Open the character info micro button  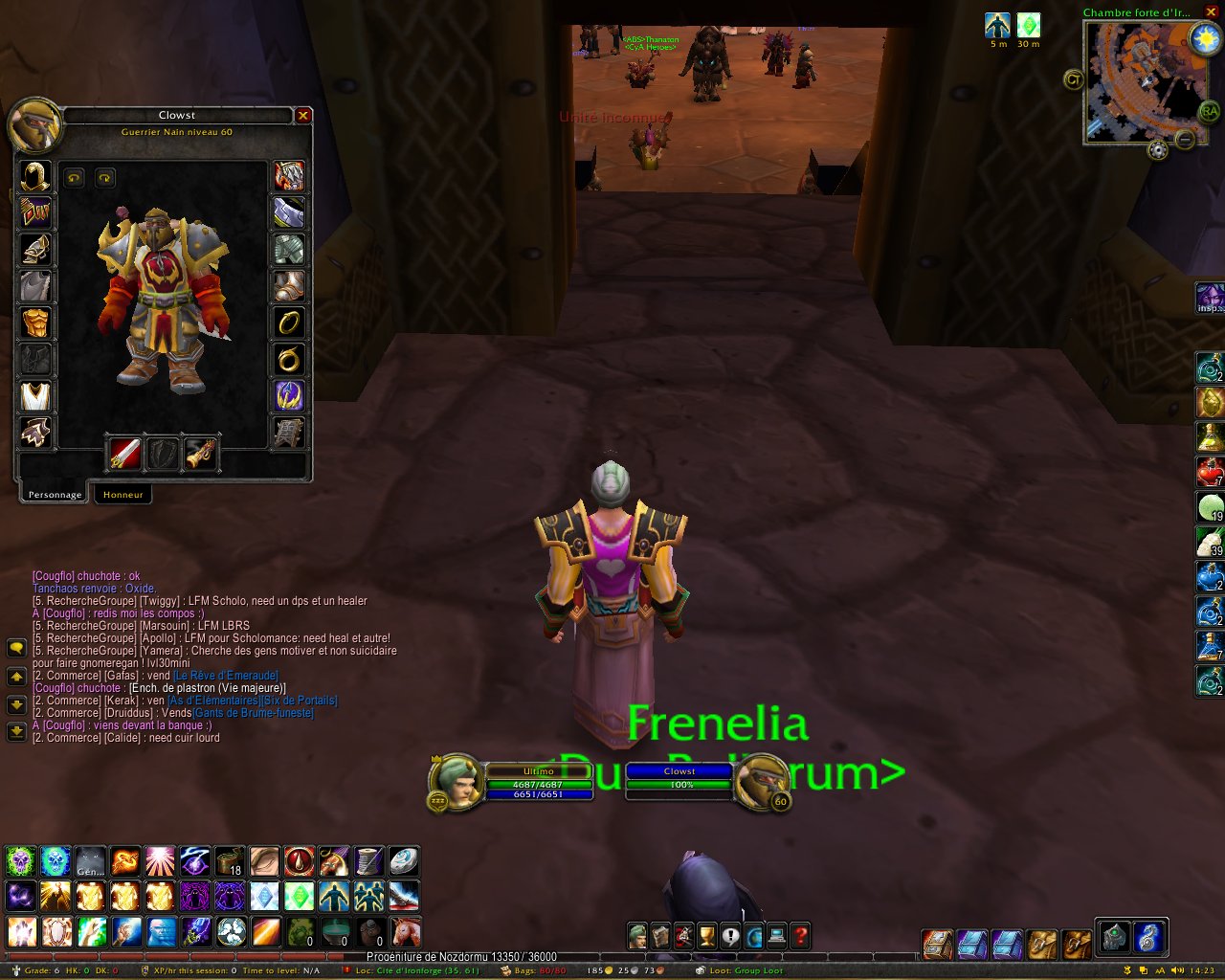[636, 936]
